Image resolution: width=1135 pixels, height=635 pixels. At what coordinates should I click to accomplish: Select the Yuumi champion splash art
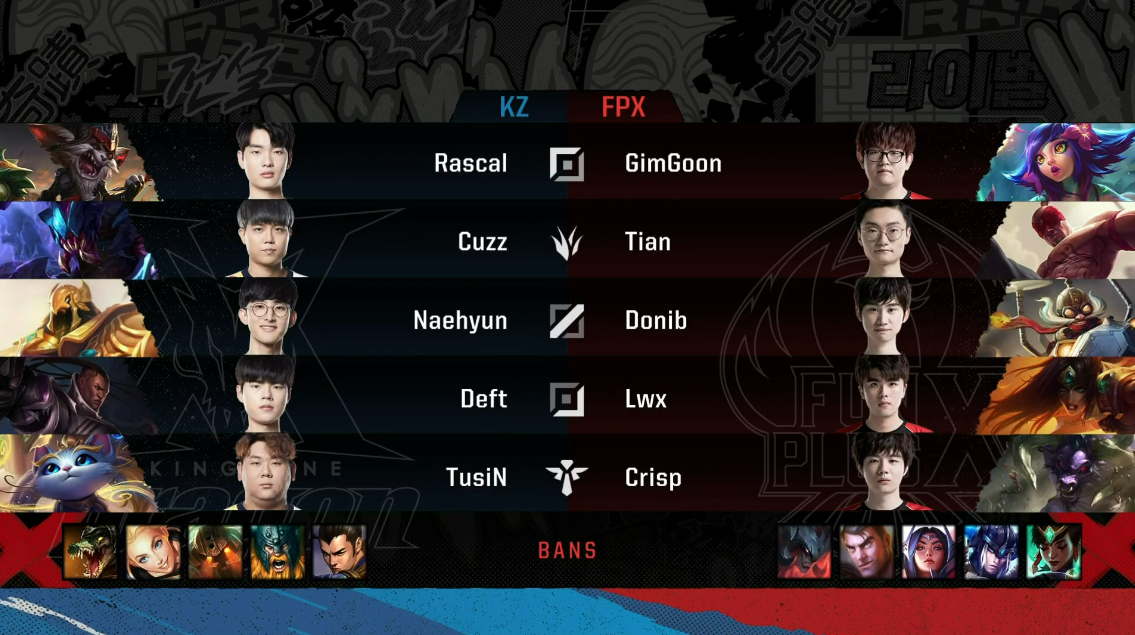tap(70, 476)
